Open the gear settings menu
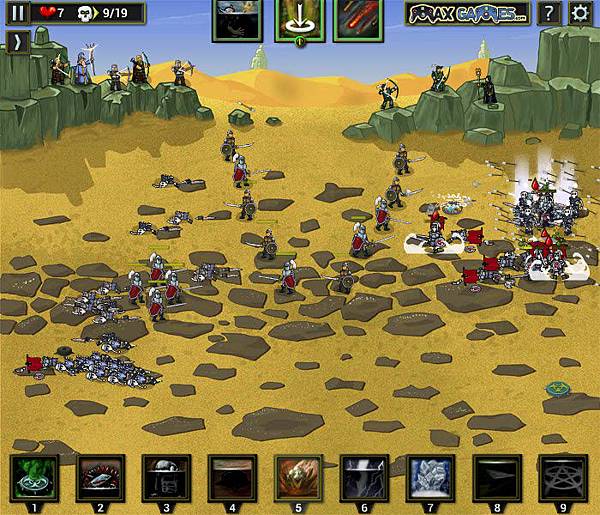Image resolution: width=600 pixels, height=515 pixels. pos(579,14)
